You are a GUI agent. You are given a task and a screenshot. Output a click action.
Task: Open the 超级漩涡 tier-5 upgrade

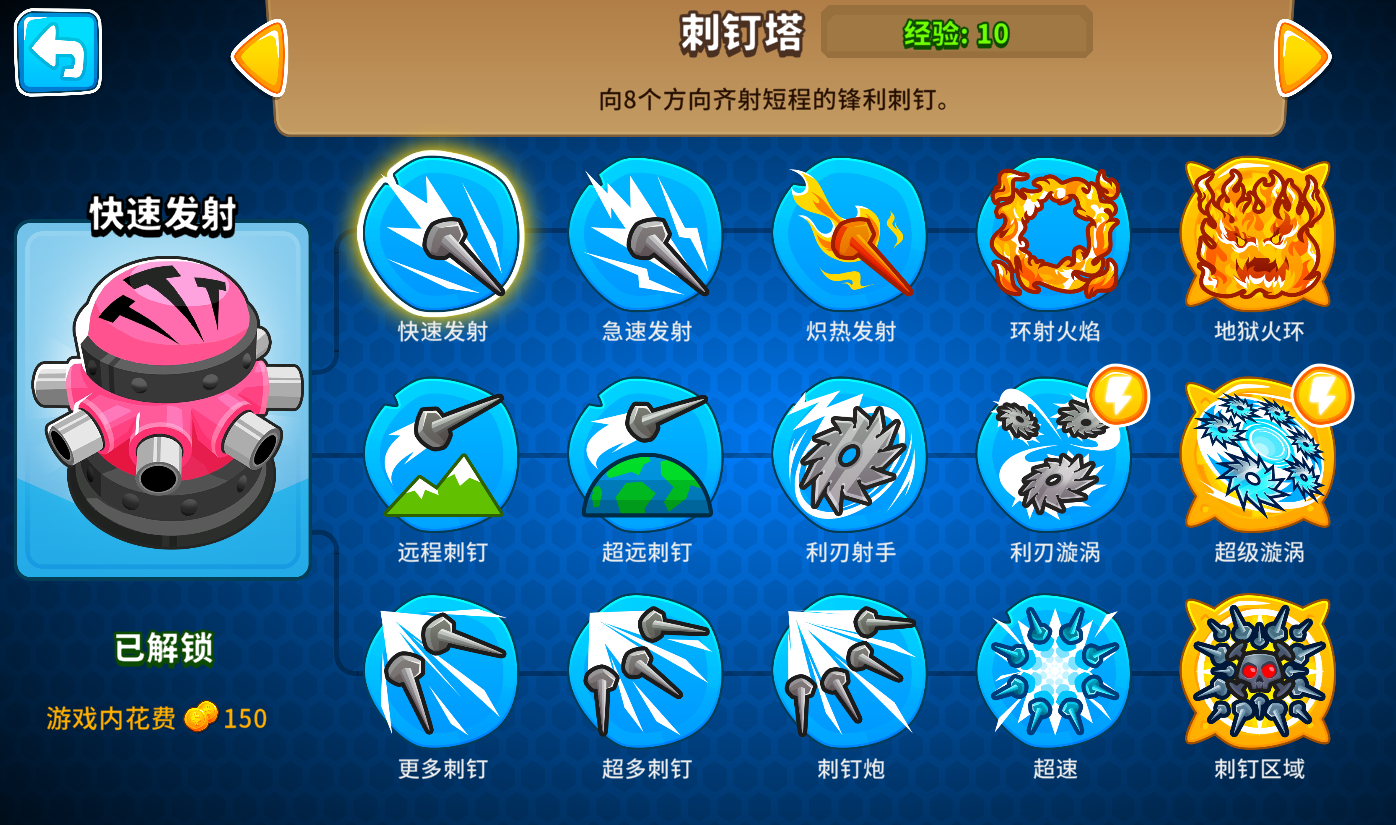point(1258,455)
